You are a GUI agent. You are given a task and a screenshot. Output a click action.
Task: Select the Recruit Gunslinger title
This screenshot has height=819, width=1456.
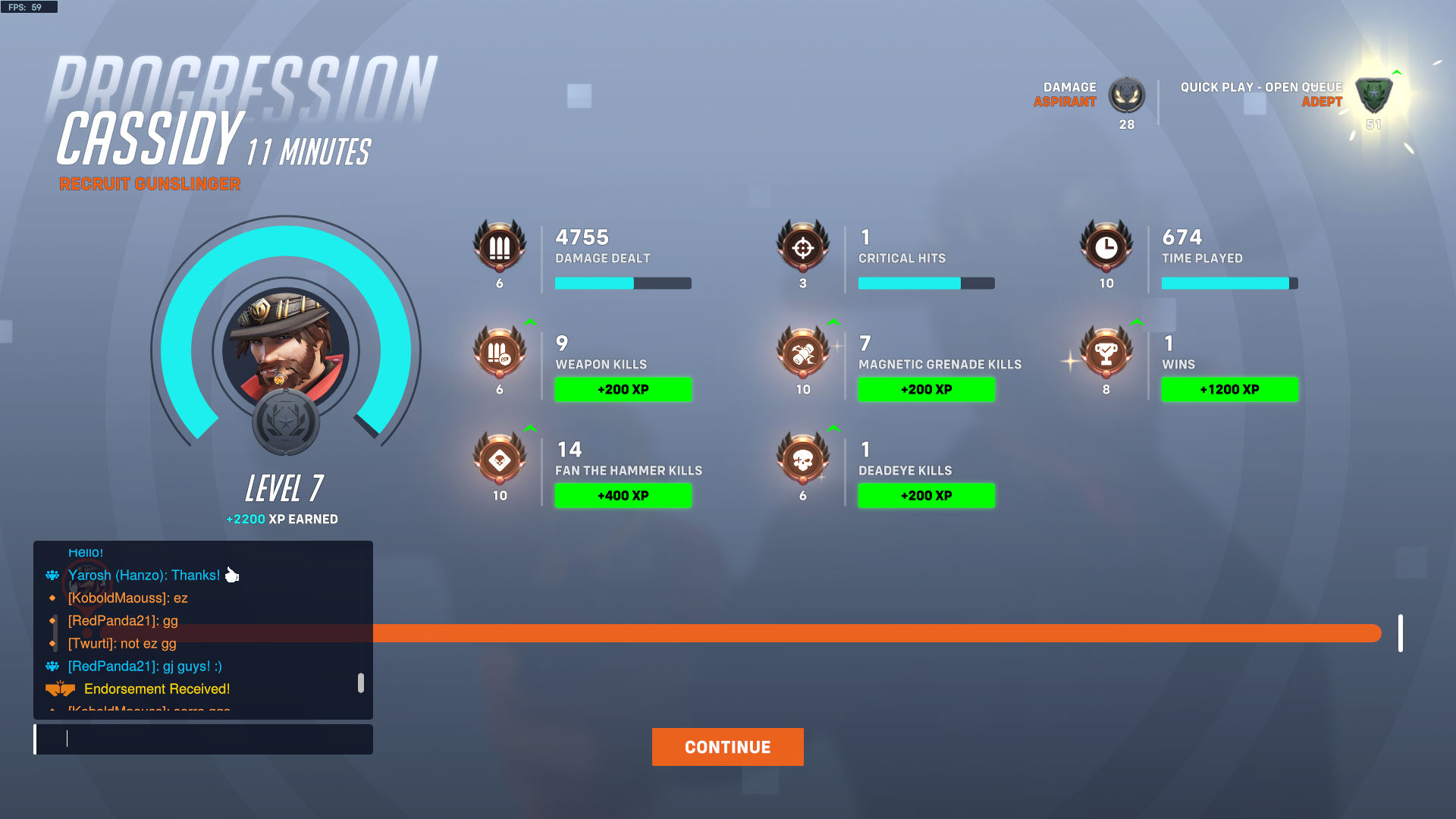click(150, 184)
